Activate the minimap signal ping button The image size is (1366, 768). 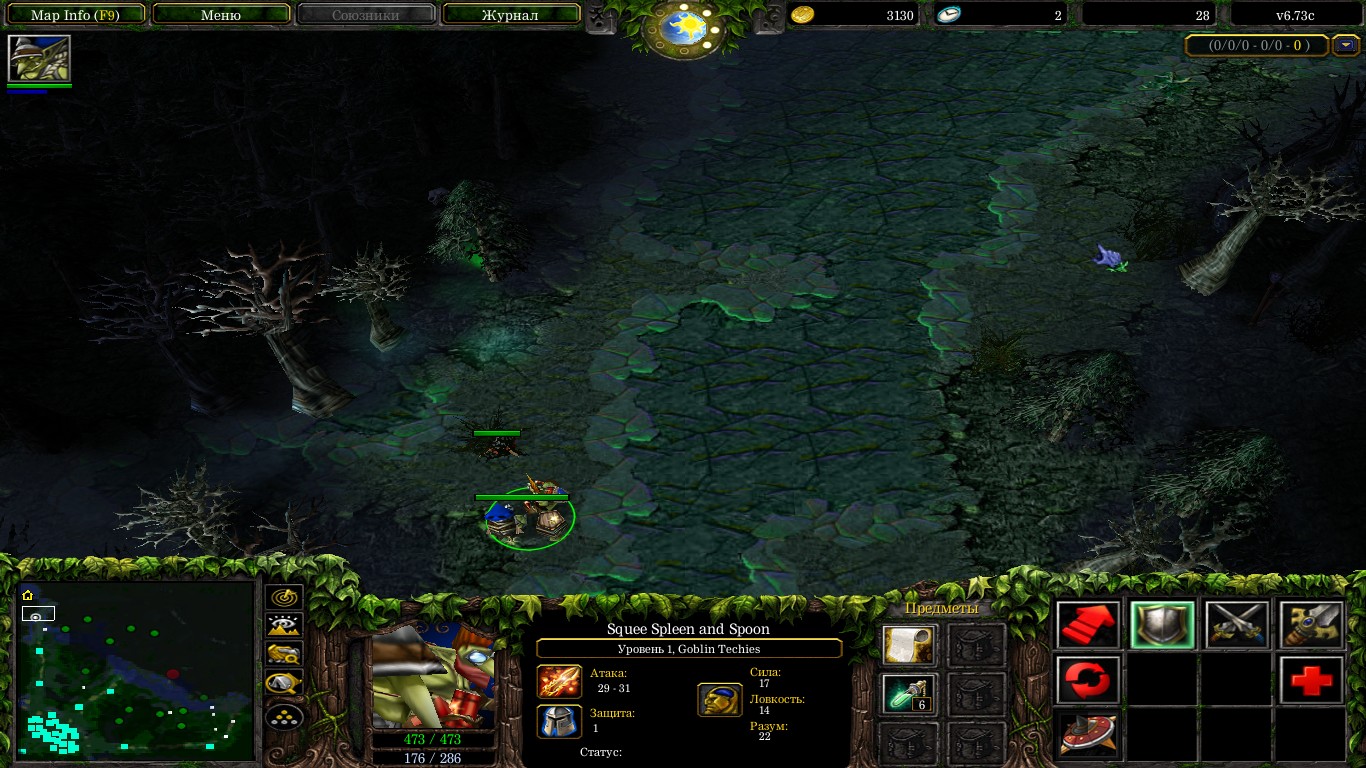(285, 597)
